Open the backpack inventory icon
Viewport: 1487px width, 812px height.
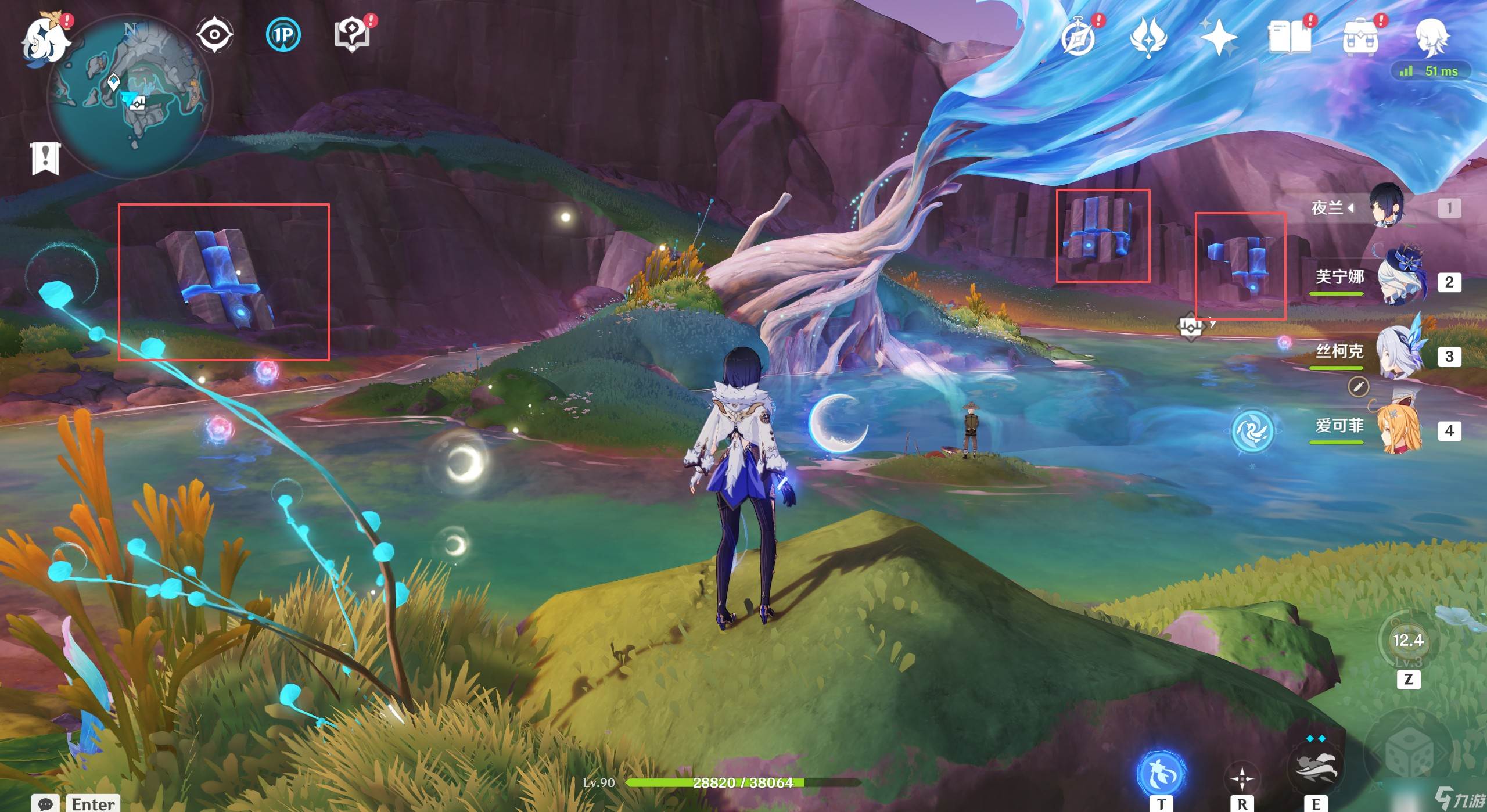click(1360, 38)
